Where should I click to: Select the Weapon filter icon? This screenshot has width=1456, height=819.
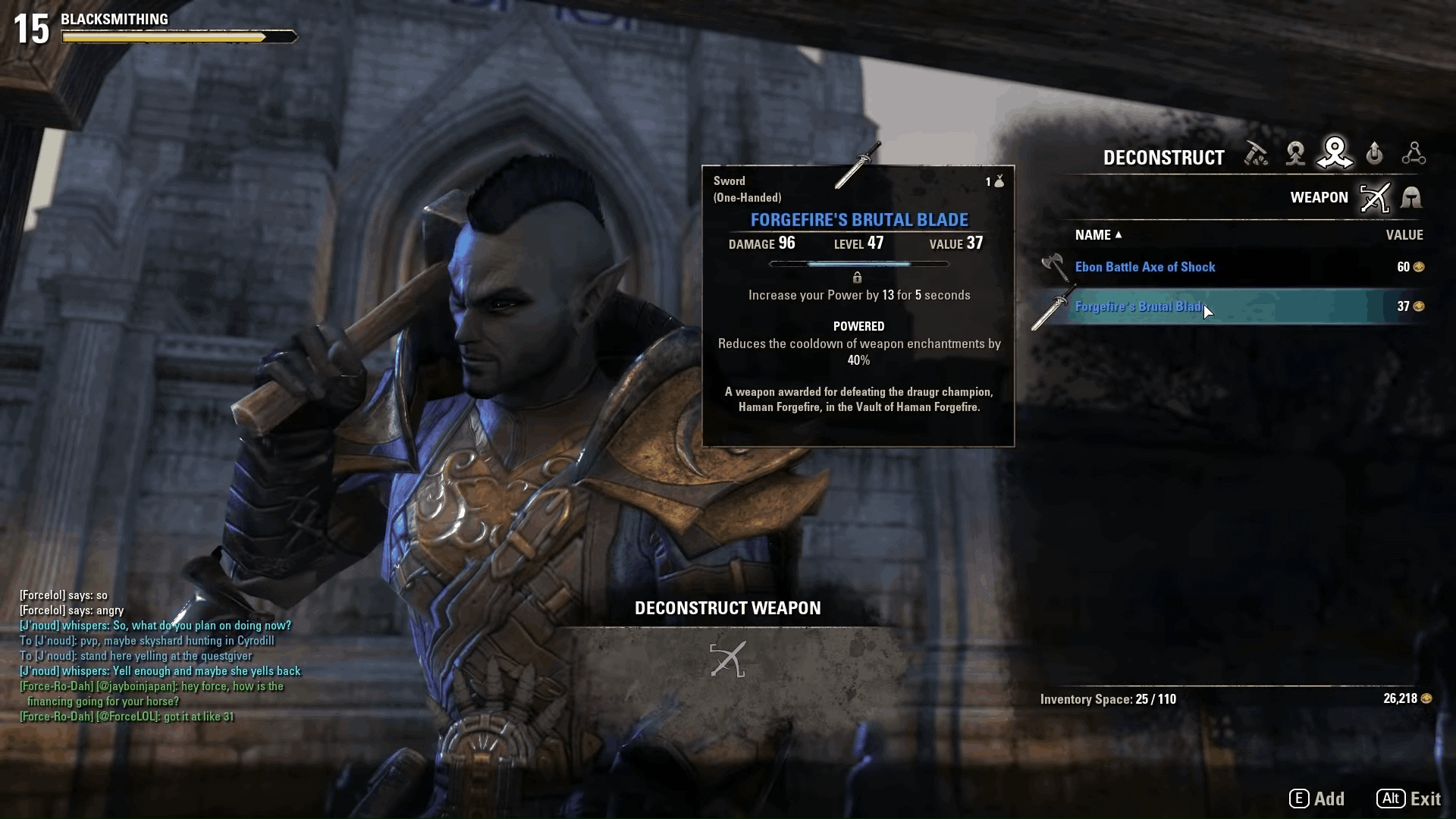click(x=1375, y=197)
